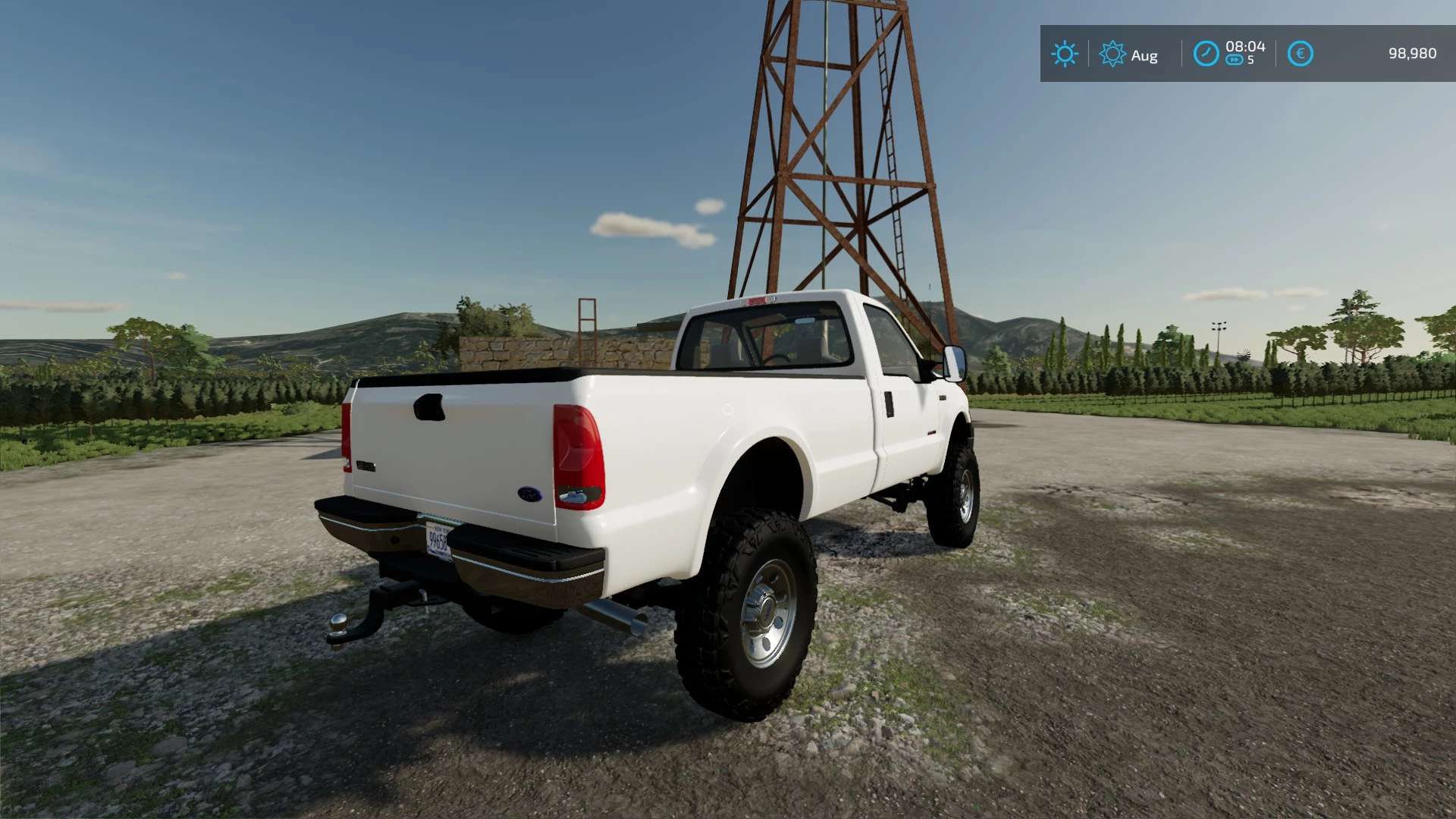Click the sunny weather icon
The height and width of the screenshot is (819, 1456).
[x=1065, y=54]
